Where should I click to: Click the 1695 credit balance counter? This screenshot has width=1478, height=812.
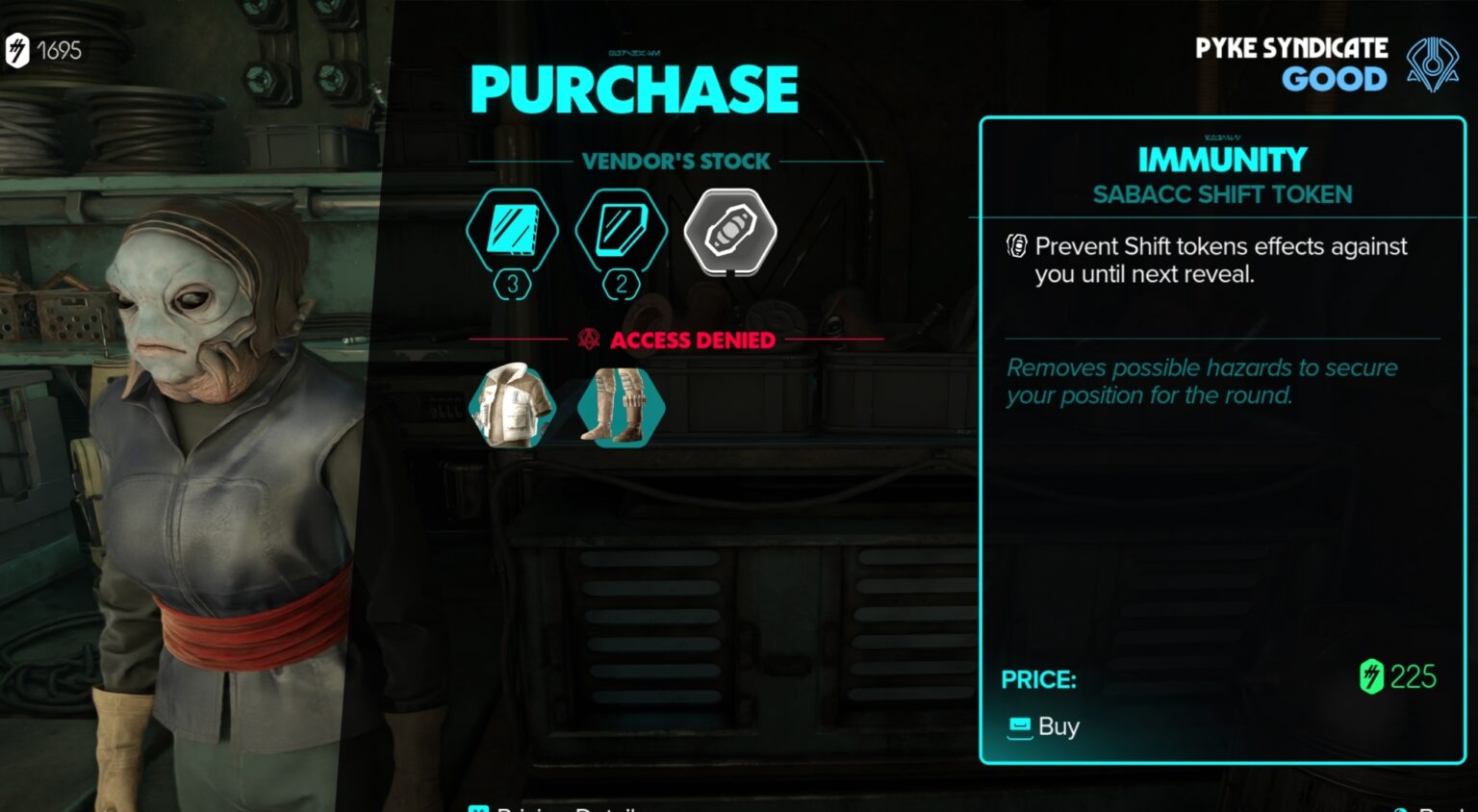point(58,50)
